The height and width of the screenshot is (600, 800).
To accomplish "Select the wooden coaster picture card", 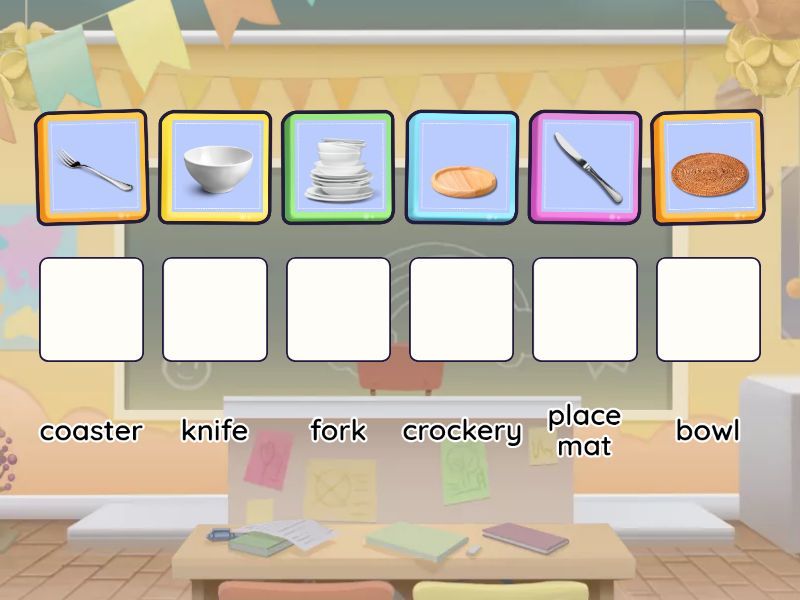I will (462, 167).
